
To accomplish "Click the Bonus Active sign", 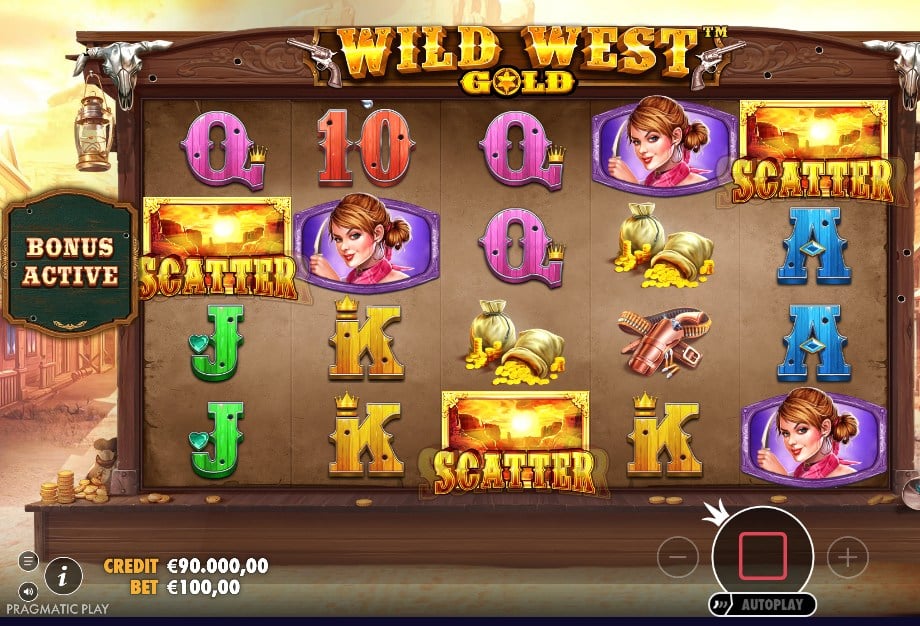I will pyautogui.click(x=71, y=261).
